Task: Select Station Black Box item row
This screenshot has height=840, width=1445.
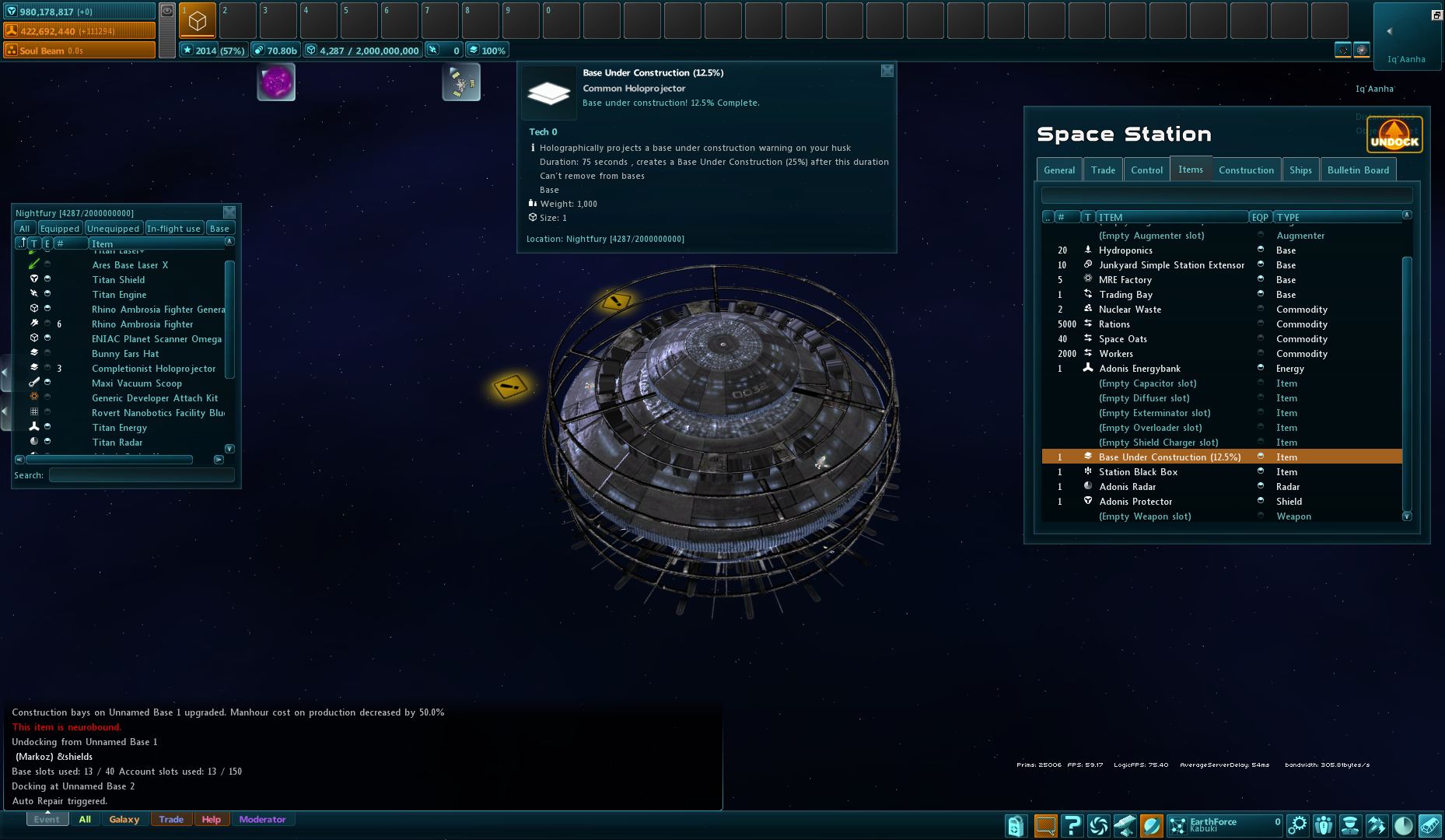Action: pos(1138,472)
